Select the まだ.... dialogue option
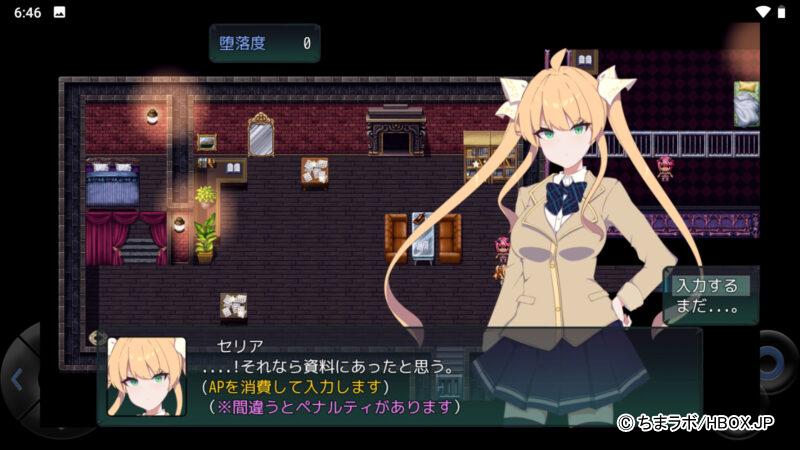Image resolution: width=800 pixels, height=450 pixels. [706, 307]
